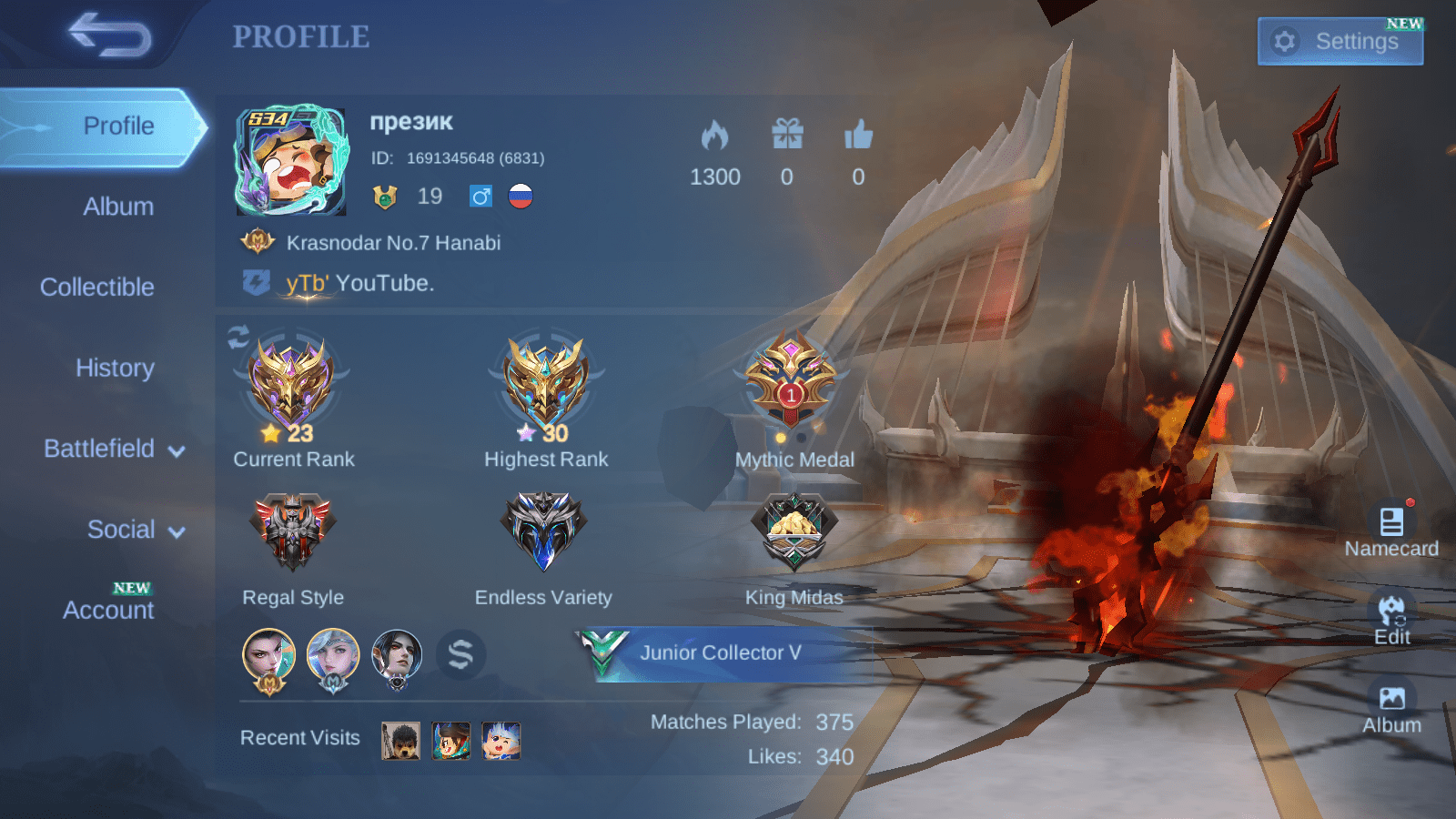
Task: Click the first Recent Visits avatar
Action: 400,742
